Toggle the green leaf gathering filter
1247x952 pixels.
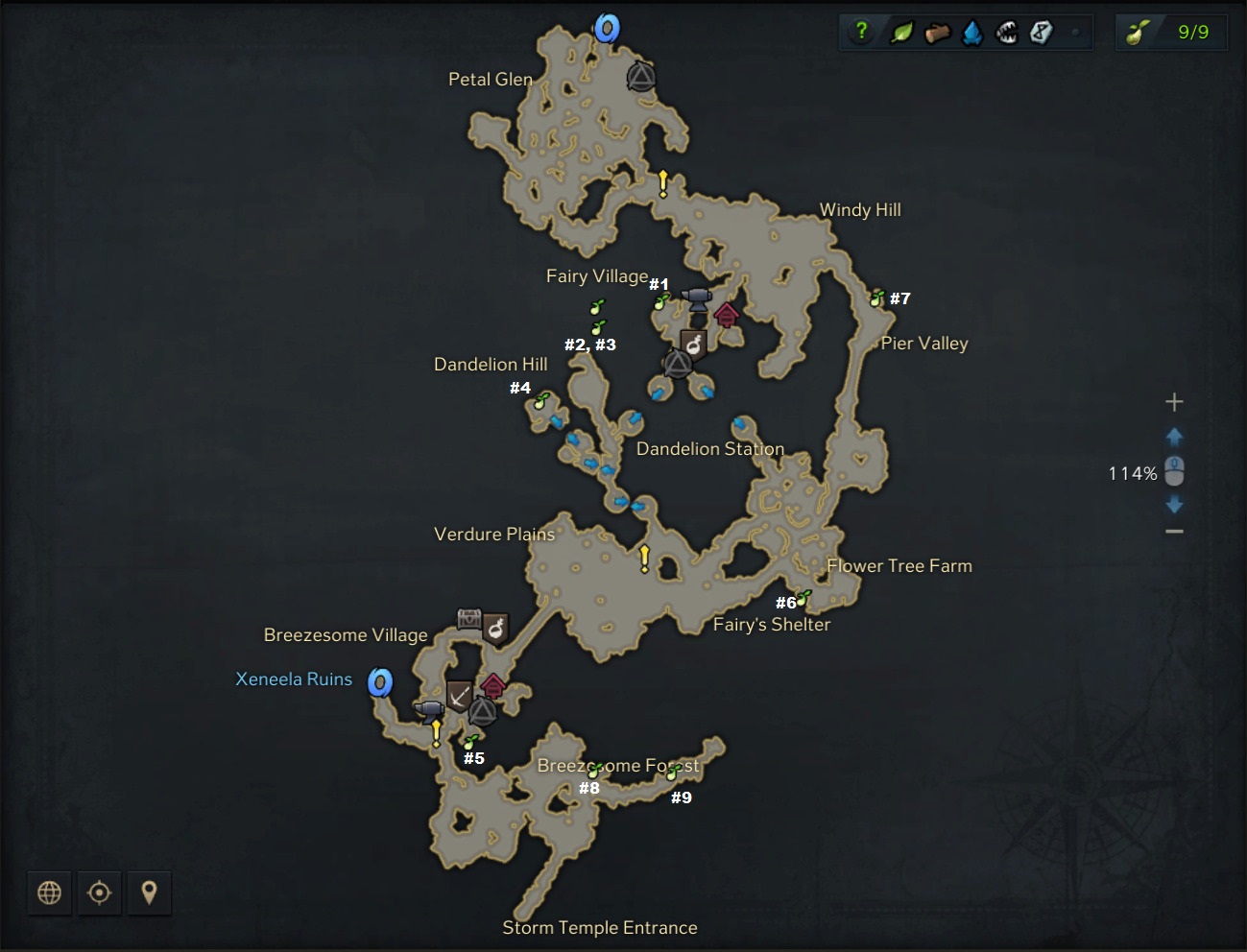coord(901,33)
